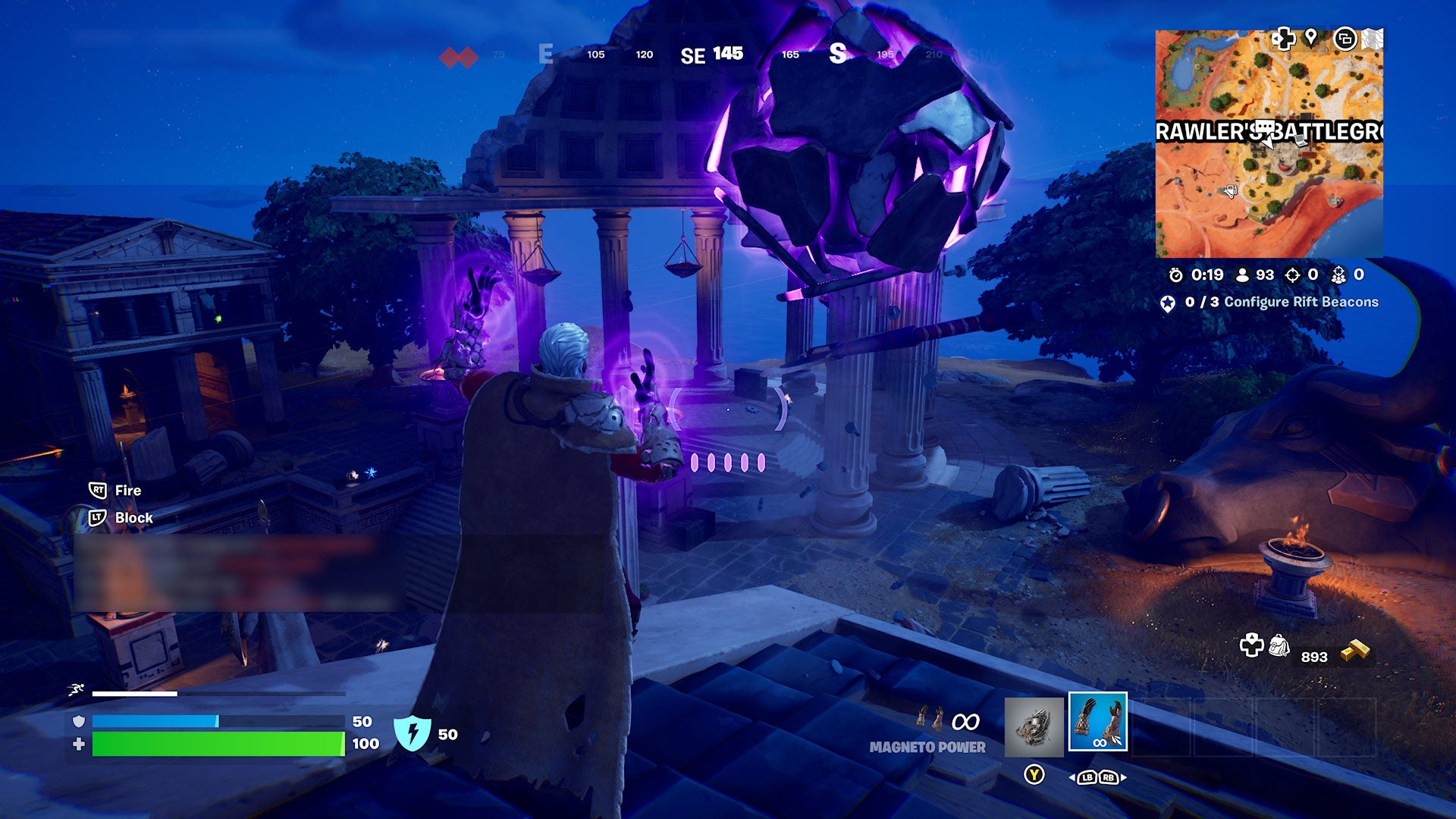
Task: Click the right arrow beside the RB prompt
Action: pyautogui.click(x=1123, y=777)
